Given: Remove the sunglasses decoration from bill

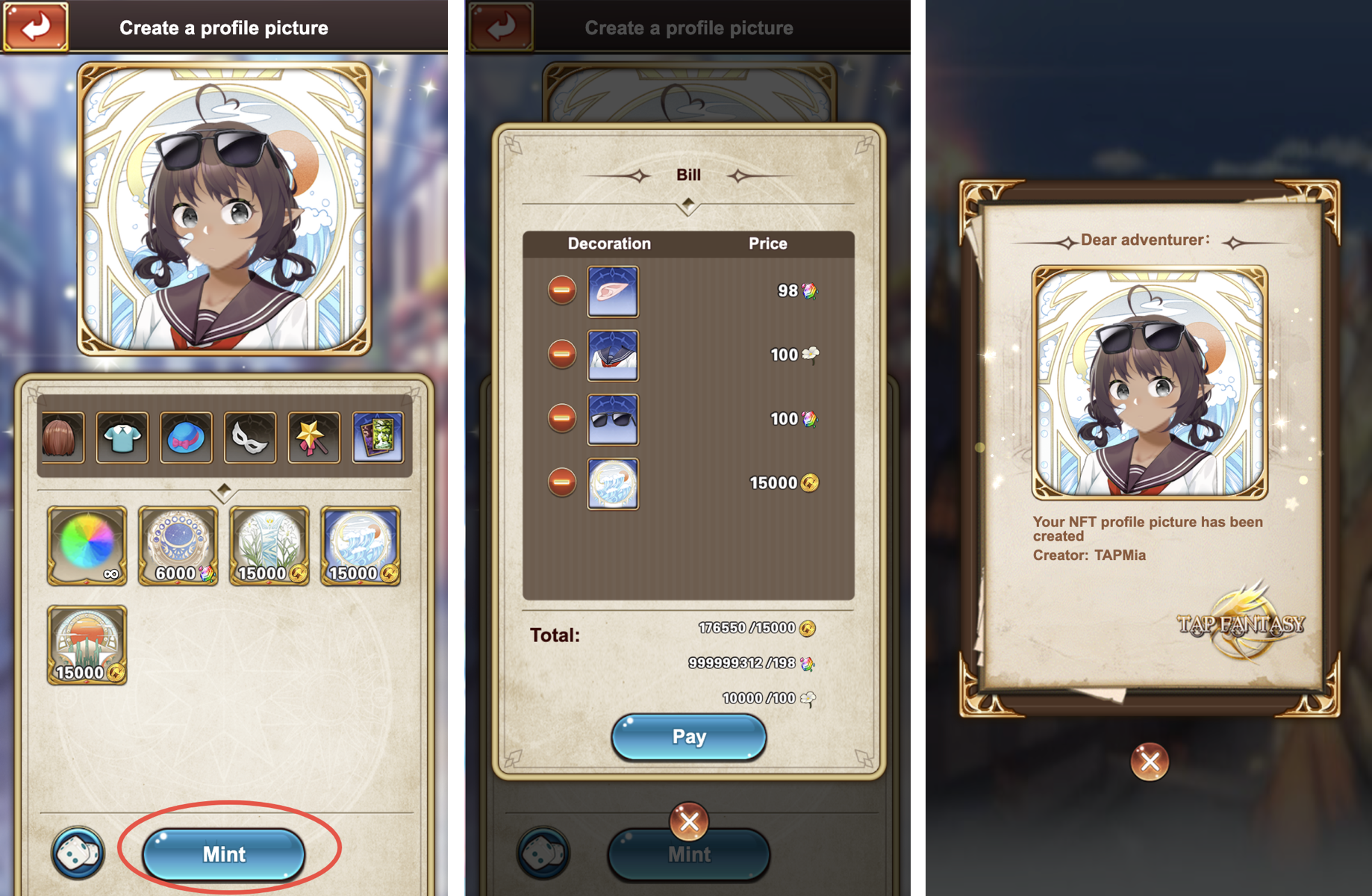Looking at the screenshot, I should tap(562, 418).
